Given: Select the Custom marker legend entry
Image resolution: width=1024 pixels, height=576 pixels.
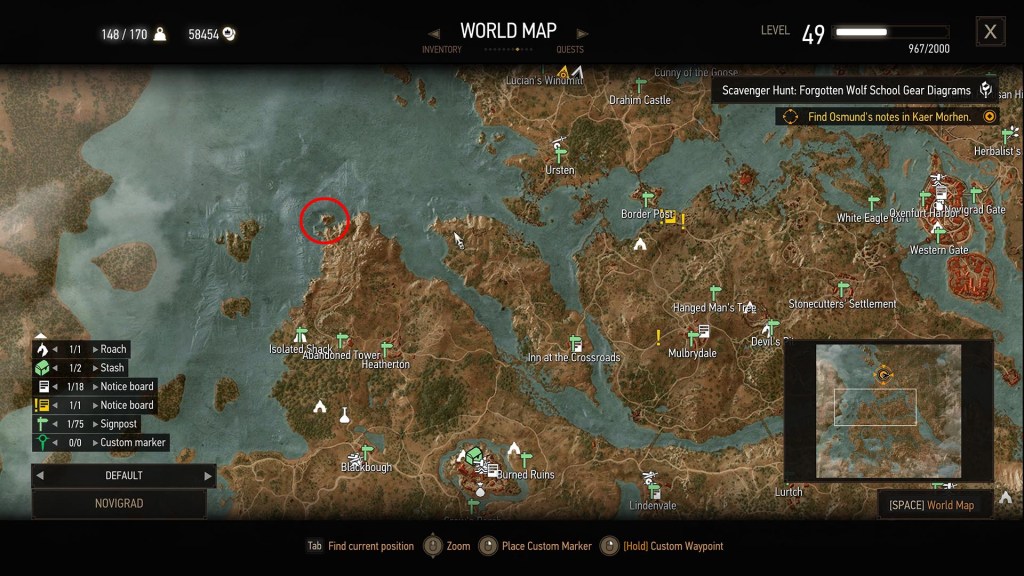Looking at the screenshot, I should (132, 442).
